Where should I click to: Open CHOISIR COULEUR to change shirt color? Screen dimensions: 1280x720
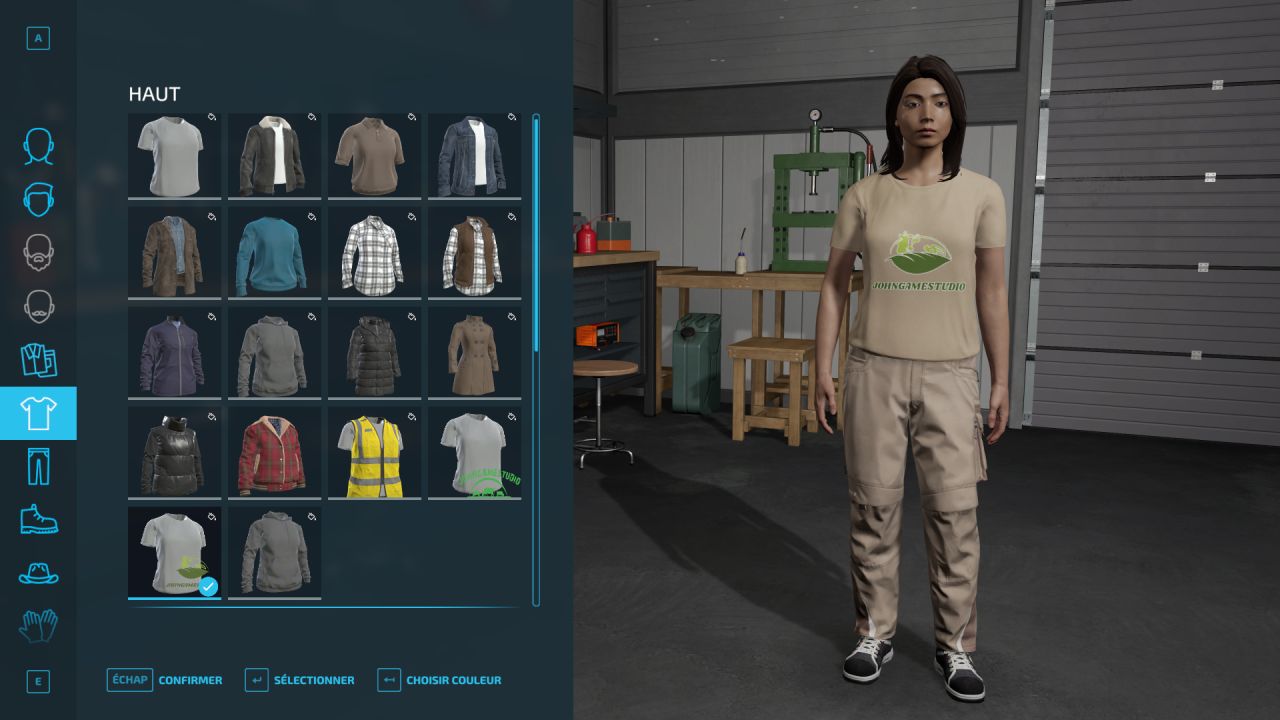click(453, 680)
